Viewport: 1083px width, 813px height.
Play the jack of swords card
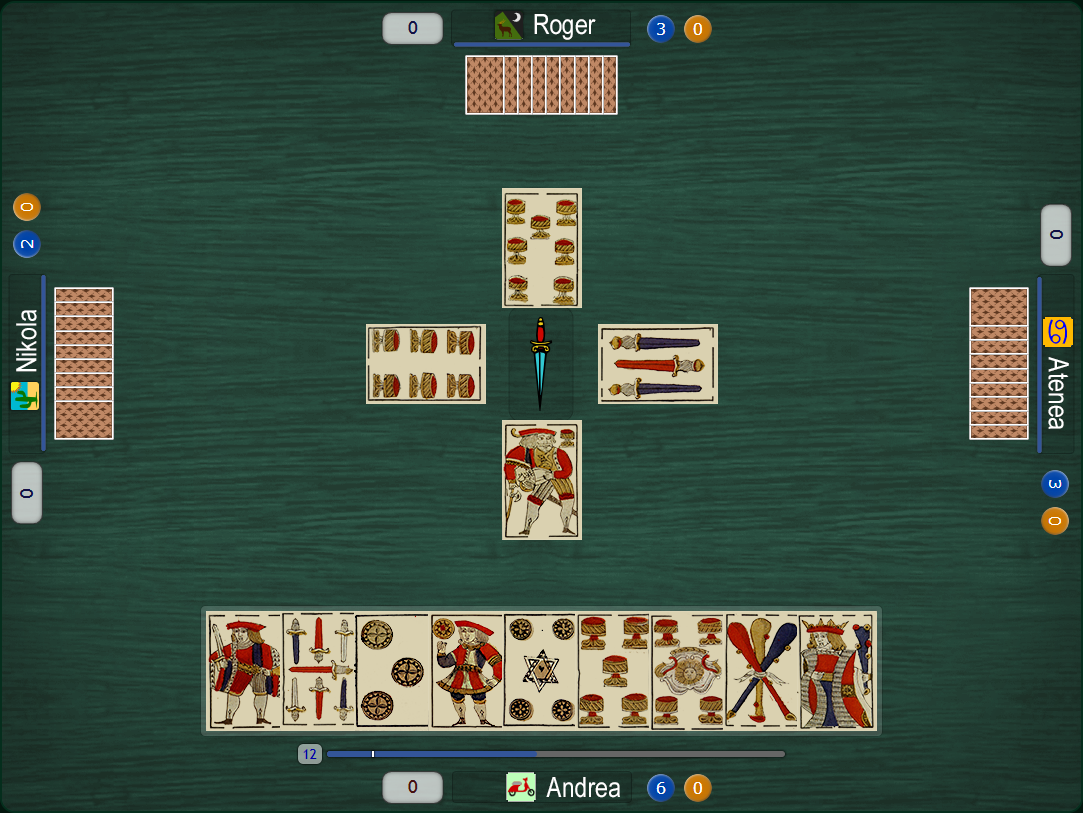[x=245, y=670]
